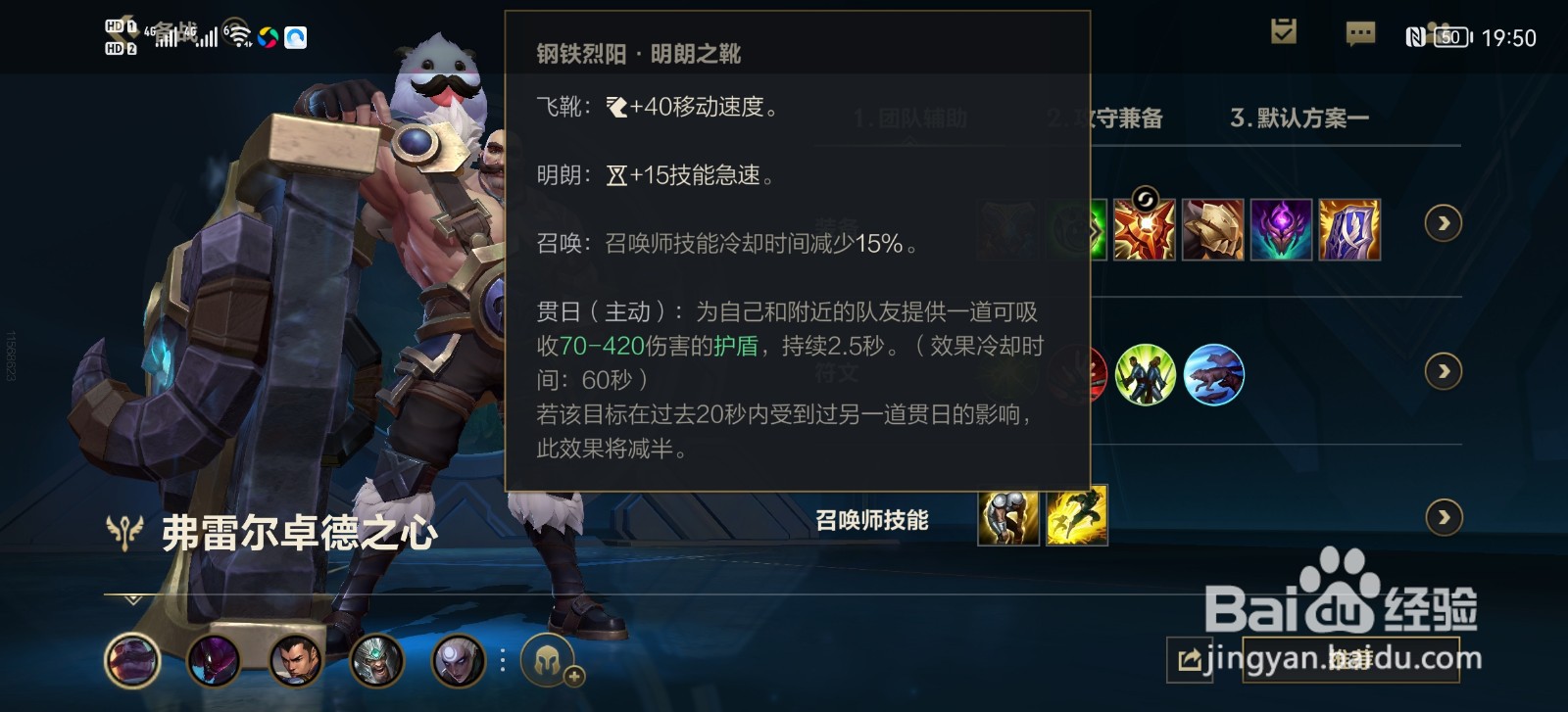Open the 默认方案一 build tab
This screenshot has width=1568, height=712.
1300,118
